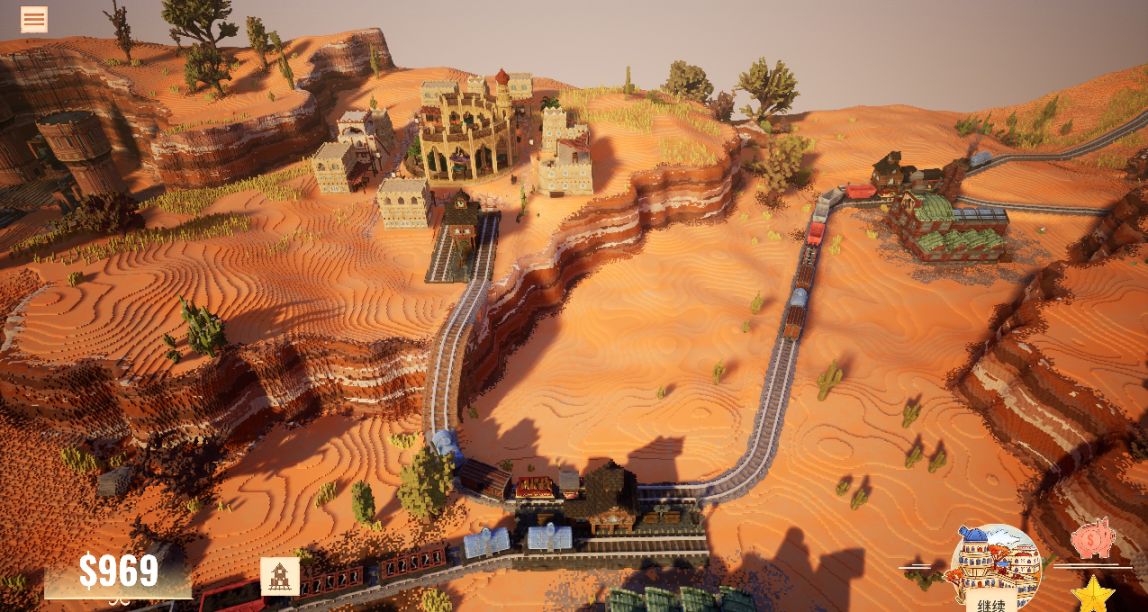The image size is (1148, 612).
Task: Select the gold star icon
Action: (1093, 594)
